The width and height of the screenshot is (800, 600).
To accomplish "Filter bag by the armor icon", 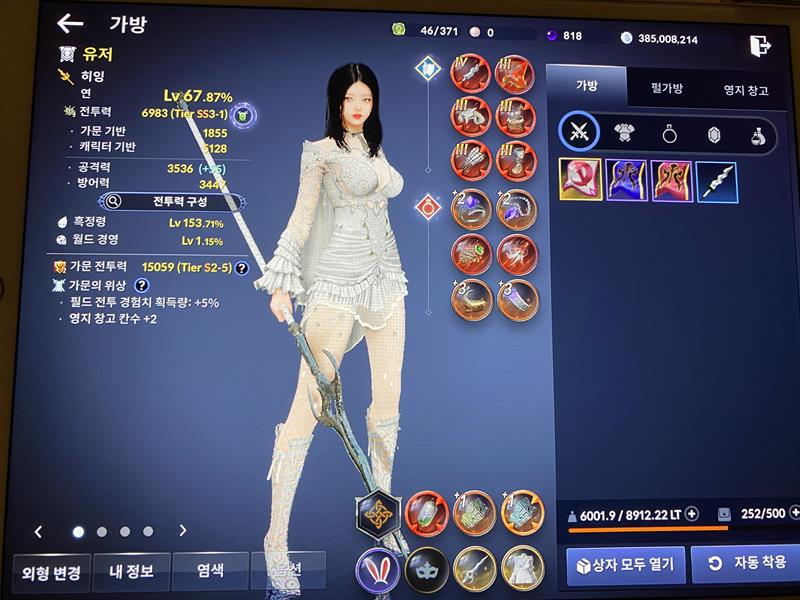I will coord(626,134).
